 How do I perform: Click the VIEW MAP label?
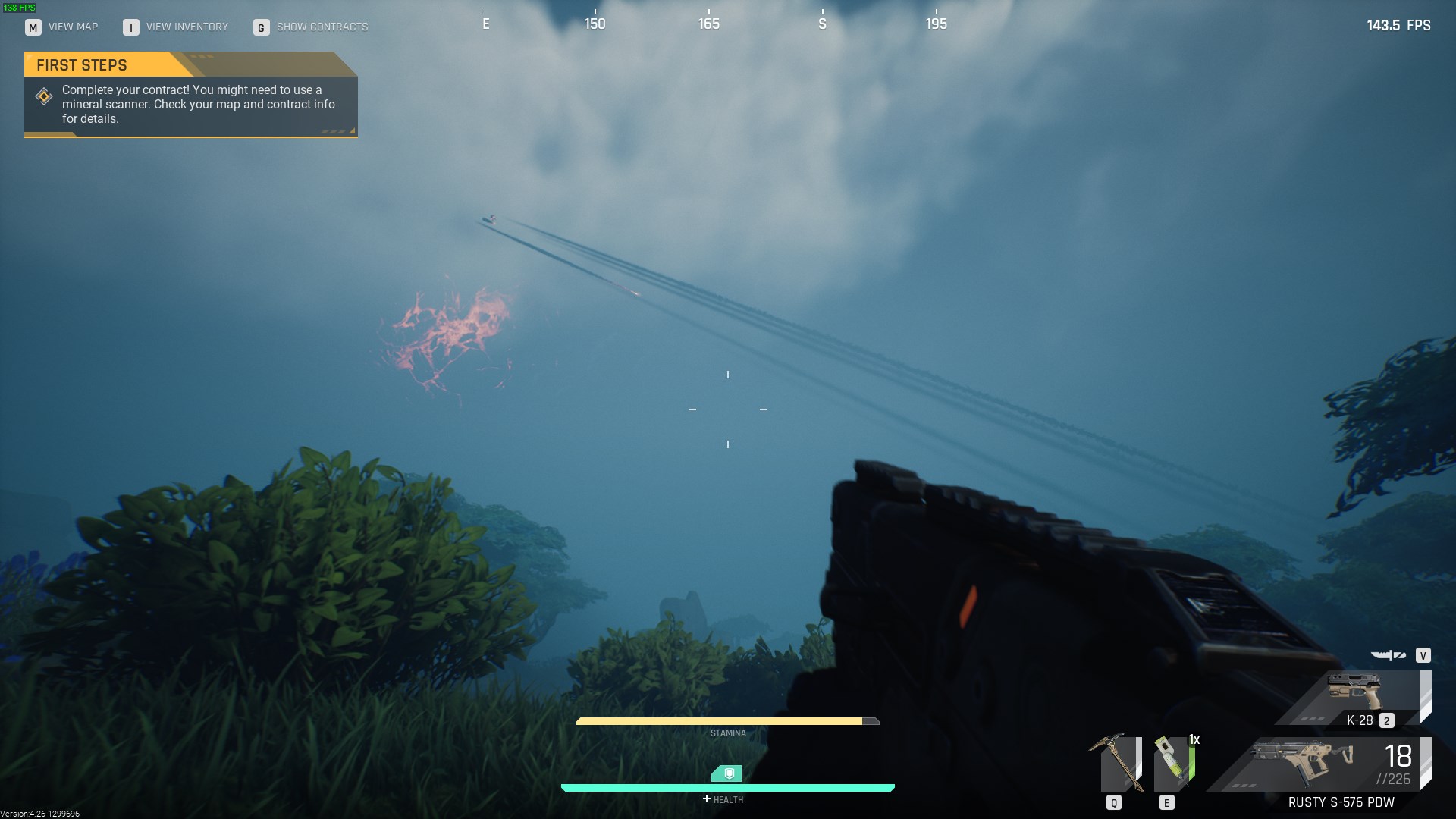pyautogui.click(x=73, y=27)
